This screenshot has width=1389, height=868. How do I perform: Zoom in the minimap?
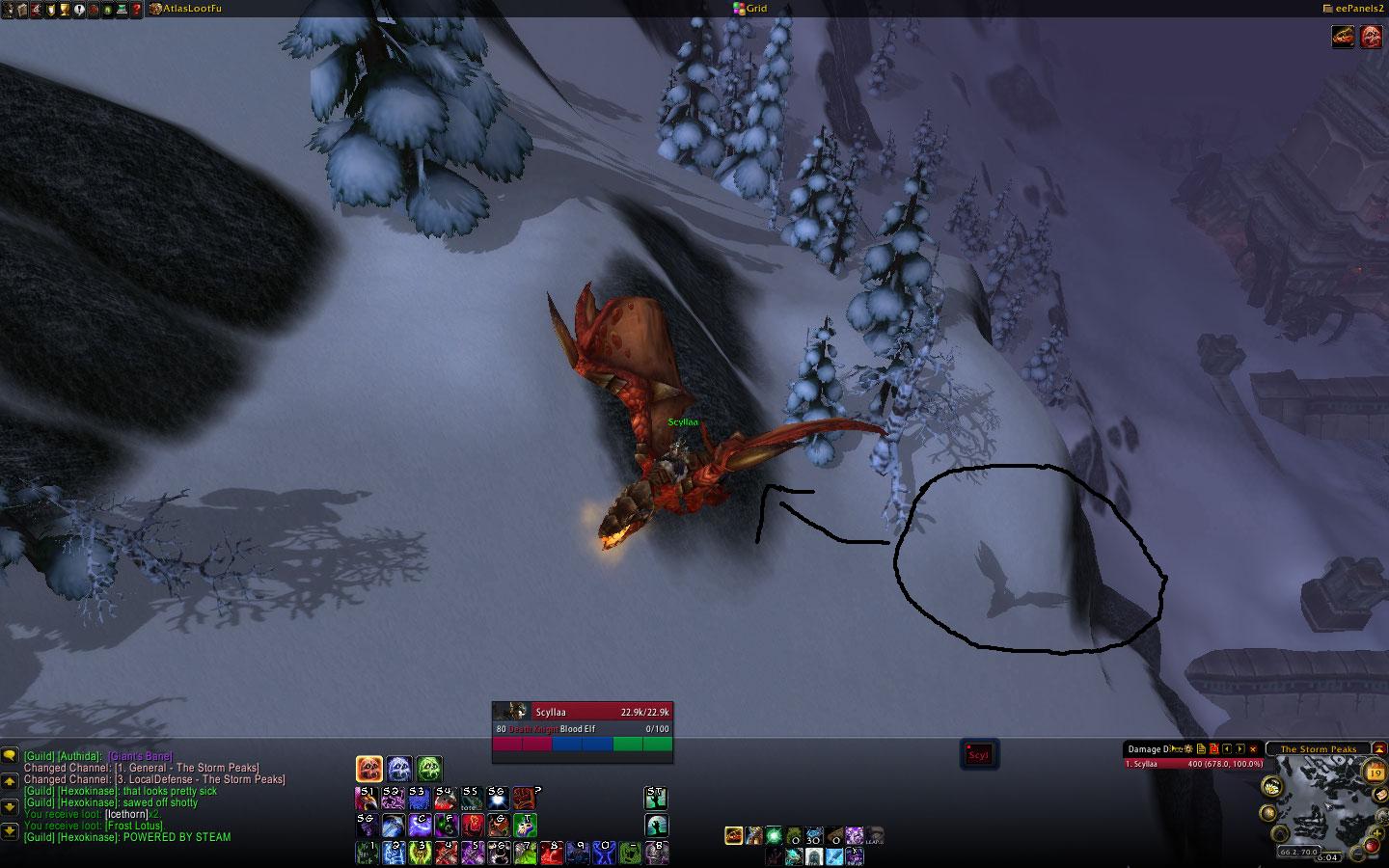(x=1375, y=832)
